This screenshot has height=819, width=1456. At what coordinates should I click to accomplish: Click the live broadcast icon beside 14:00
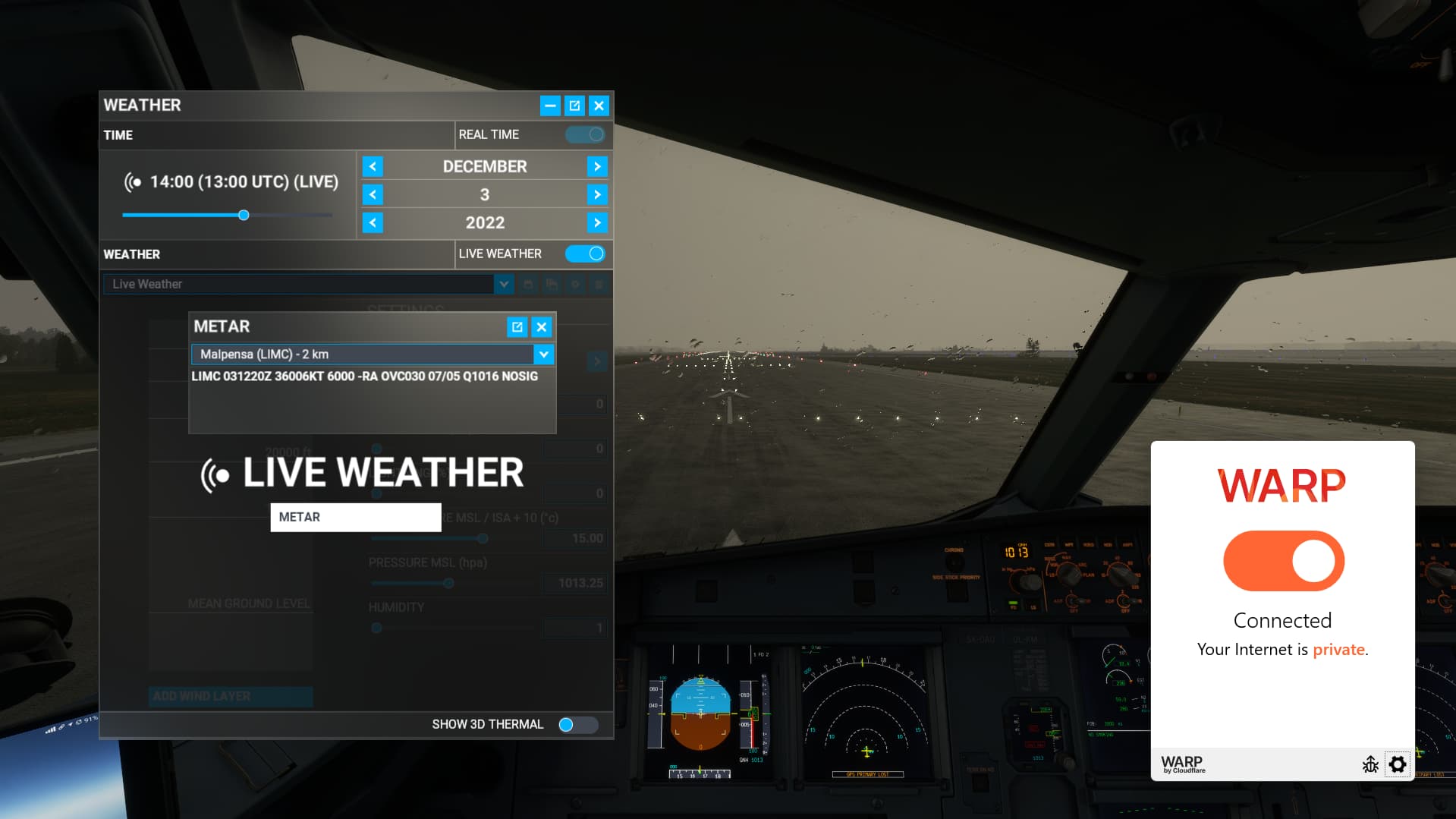(134, 181)
